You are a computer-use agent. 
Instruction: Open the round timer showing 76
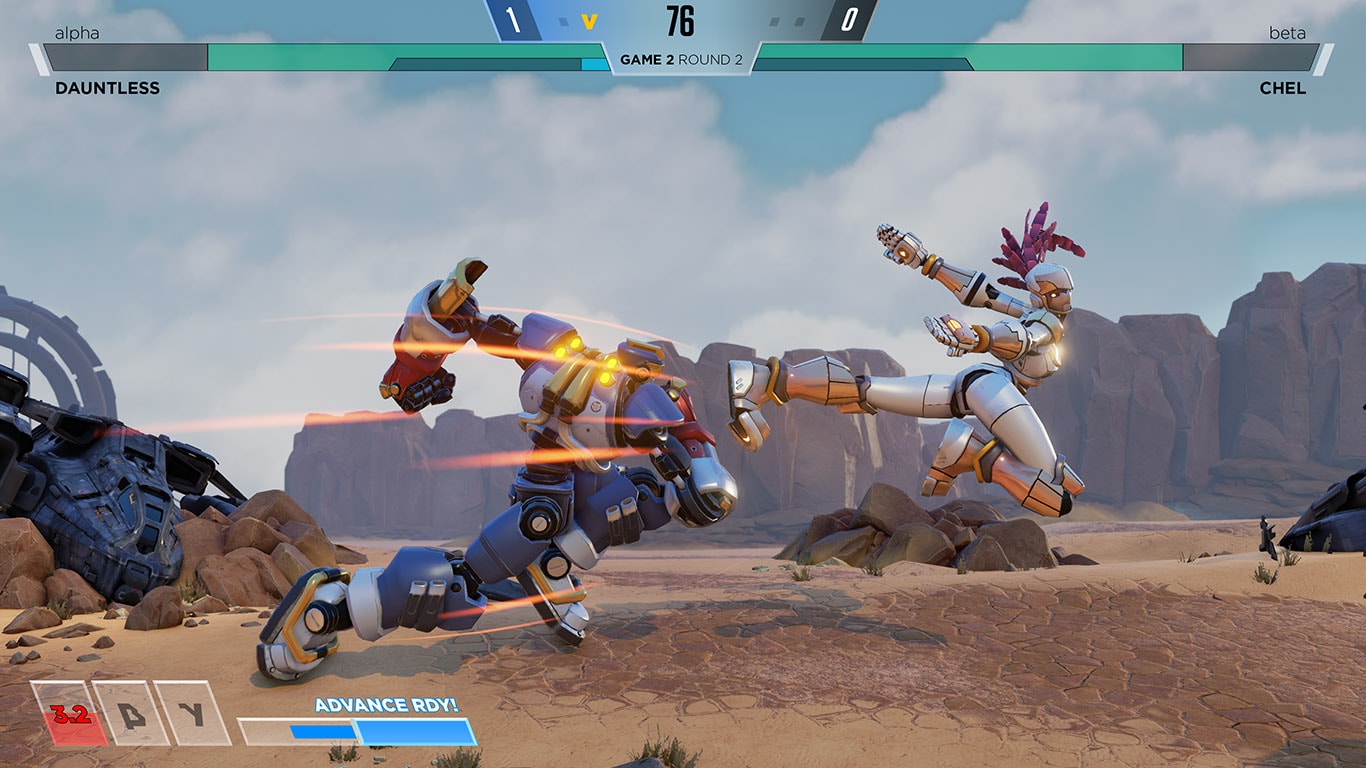pyautogui.click(x=683, y=20)
